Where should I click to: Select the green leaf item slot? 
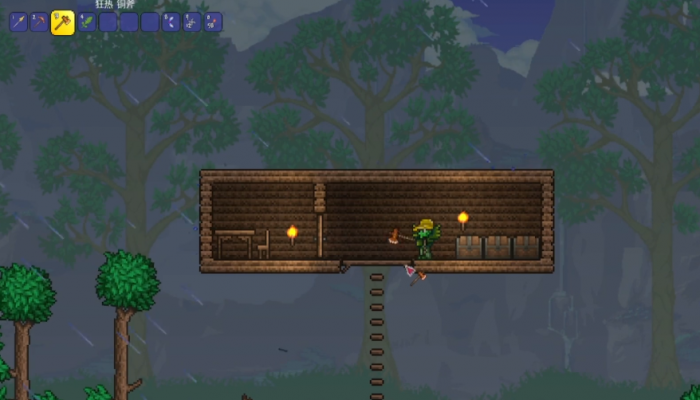(x=87, y=22)
